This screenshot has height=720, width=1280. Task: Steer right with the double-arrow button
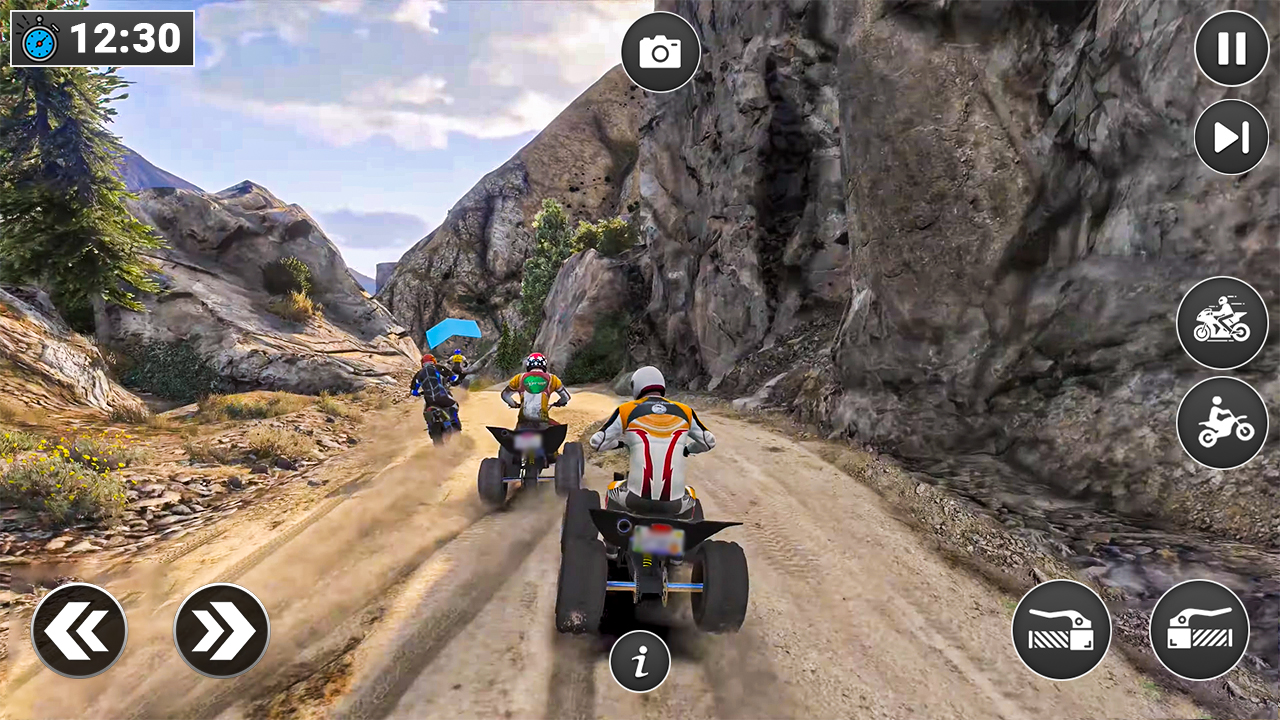pyautogui.click(x=222, y=628)
